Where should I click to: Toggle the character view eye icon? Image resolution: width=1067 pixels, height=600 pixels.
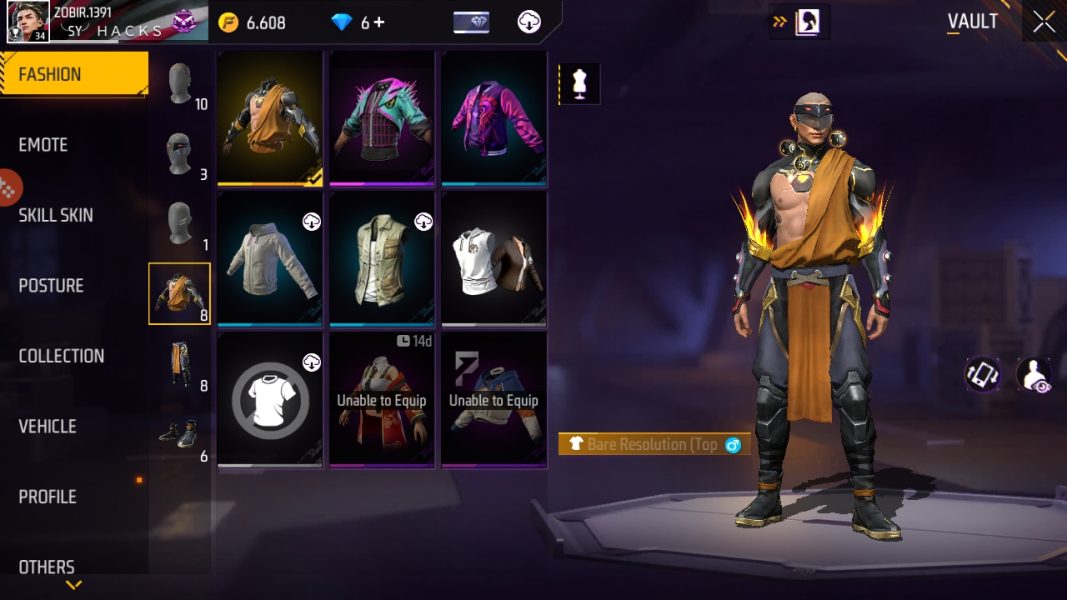click(1033, 375)
